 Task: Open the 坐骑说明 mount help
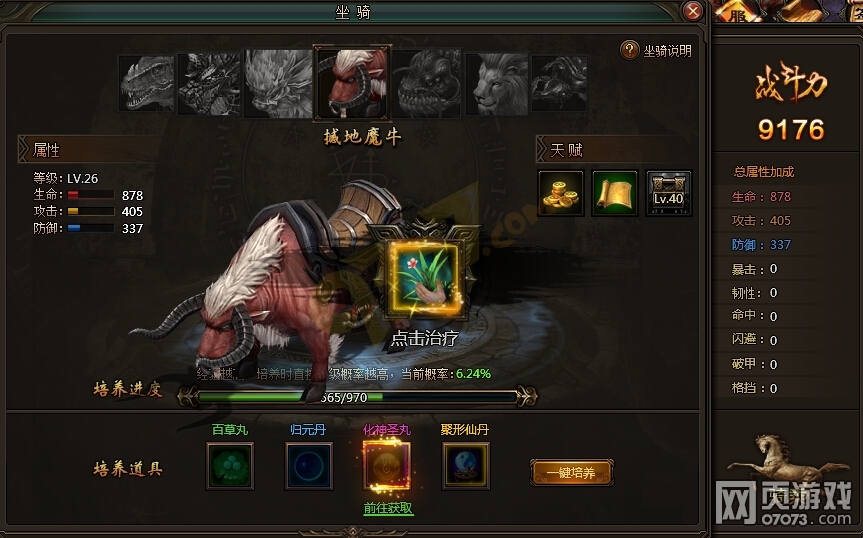(656, 50)
